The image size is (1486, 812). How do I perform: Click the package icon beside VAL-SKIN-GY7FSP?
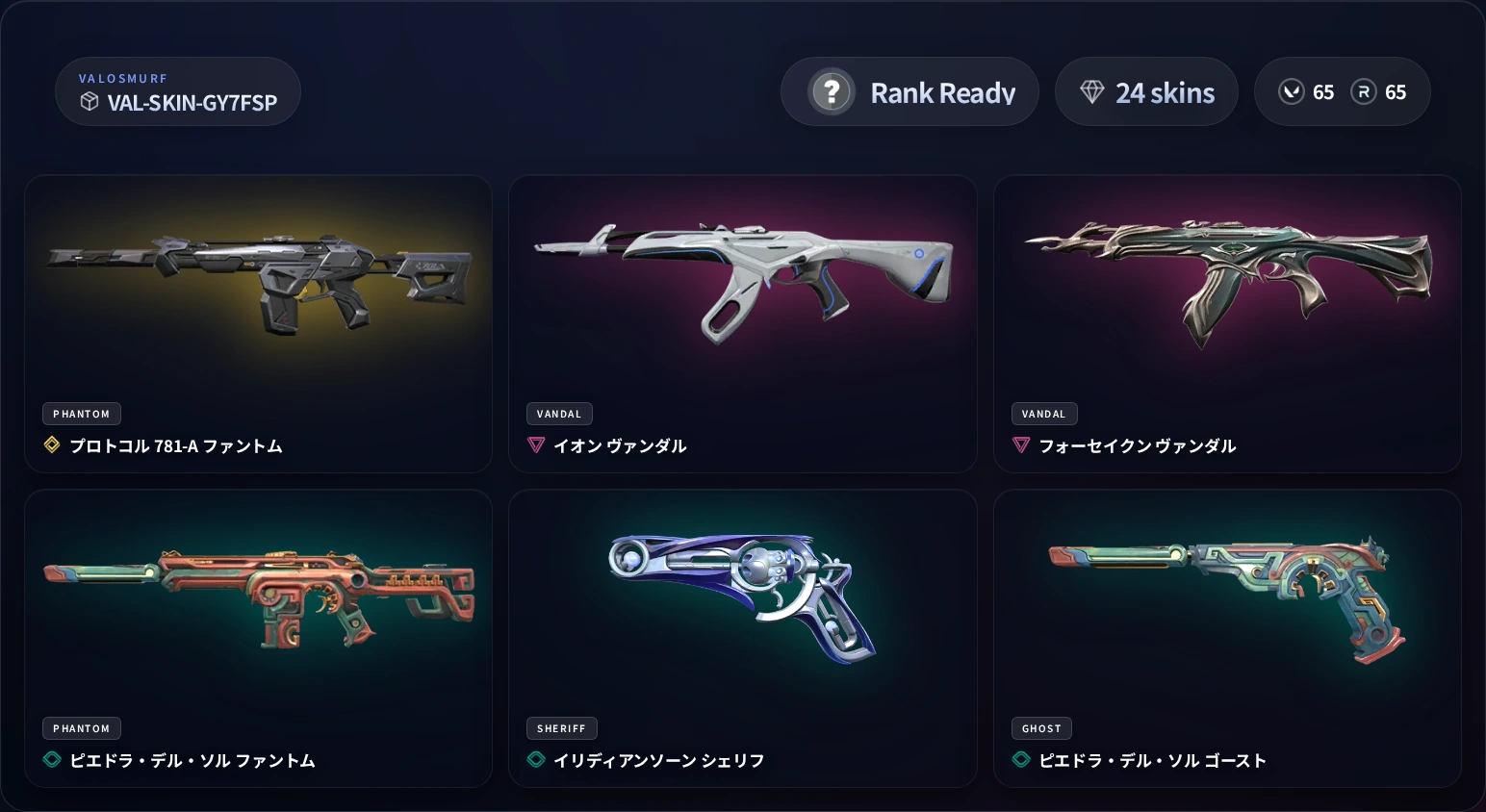(x=90, y=100)
